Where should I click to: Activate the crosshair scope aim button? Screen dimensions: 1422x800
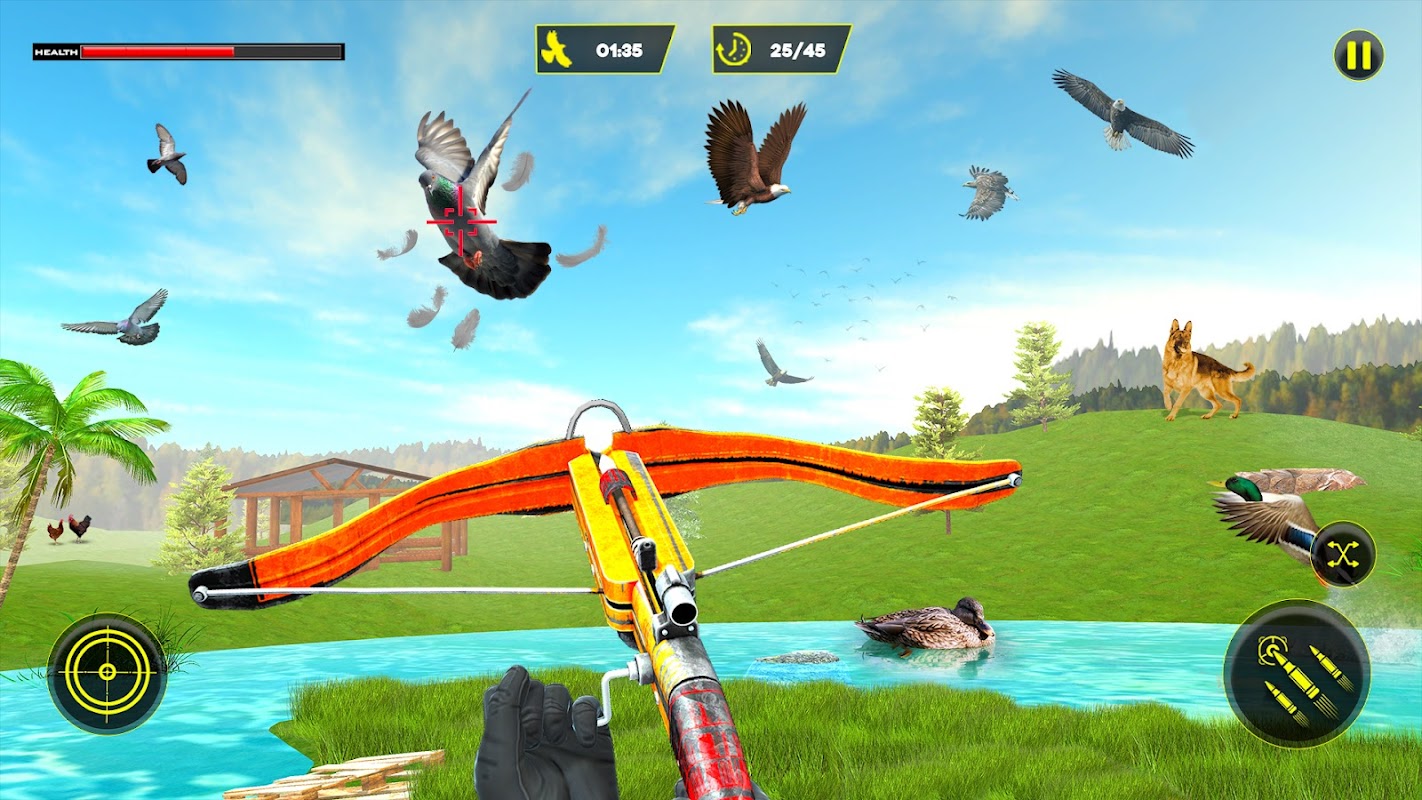107,672
